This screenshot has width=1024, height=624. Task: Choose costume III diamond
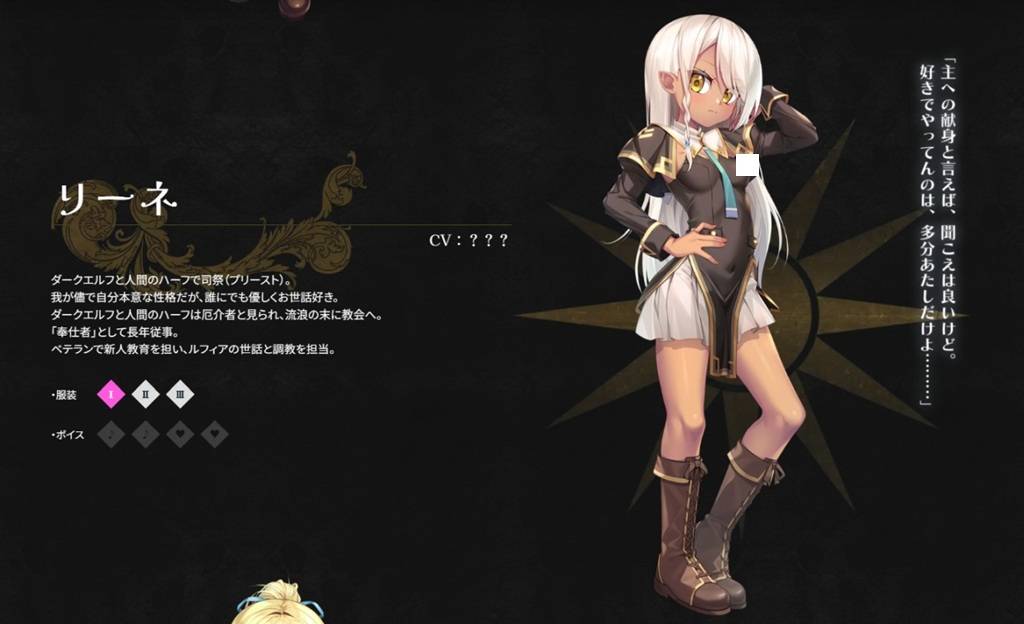click(x=180, y=394)
